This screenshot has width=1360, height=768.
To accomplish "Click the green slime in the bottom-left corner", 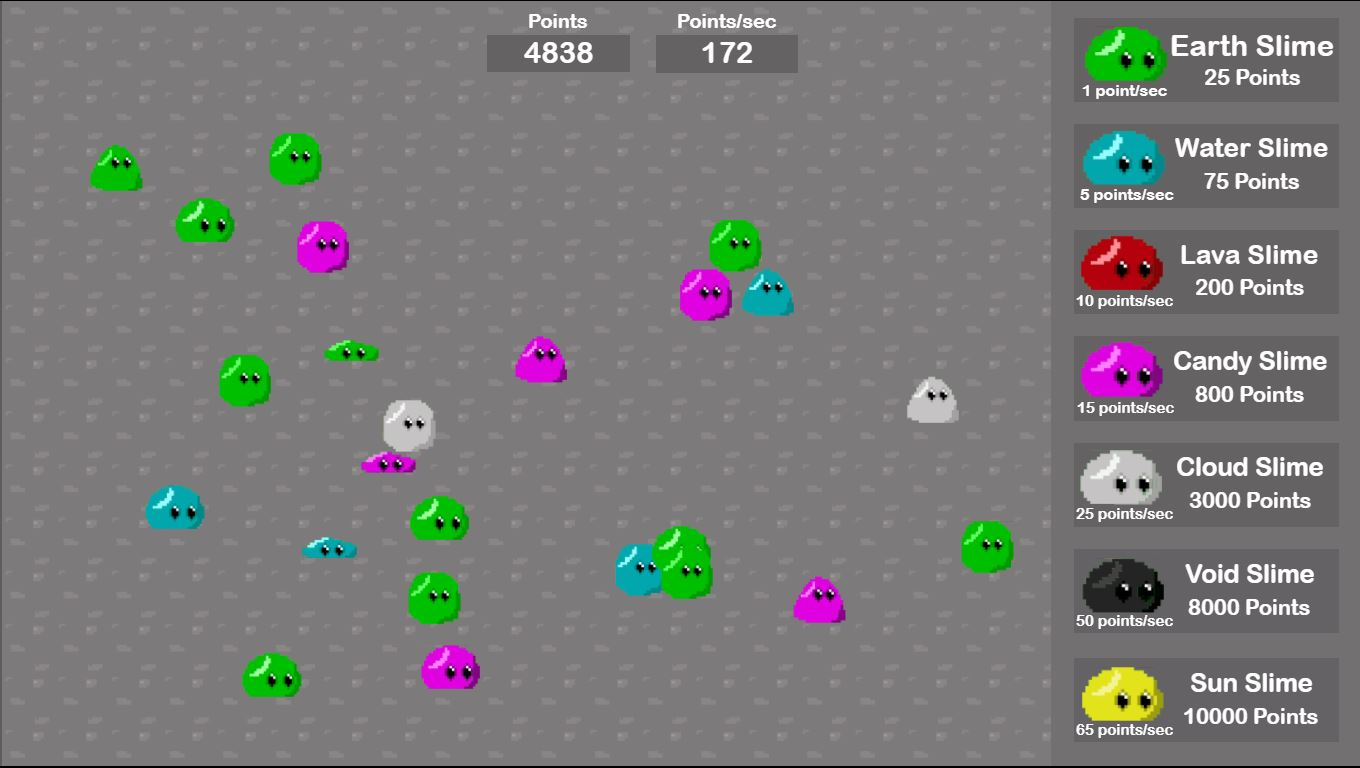I will [x=272, y=678].
